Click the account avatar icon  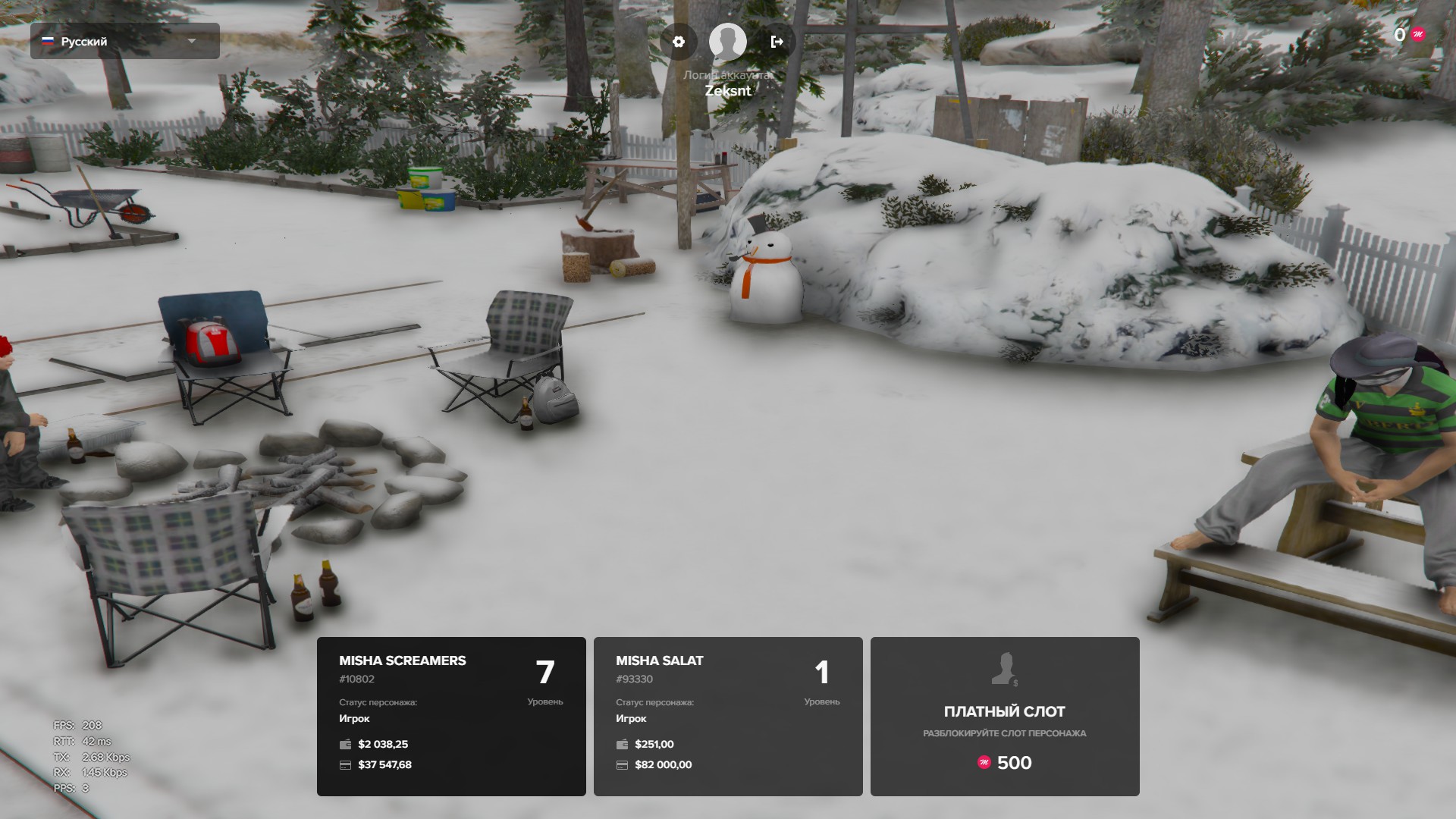click(x=727, y=42)
